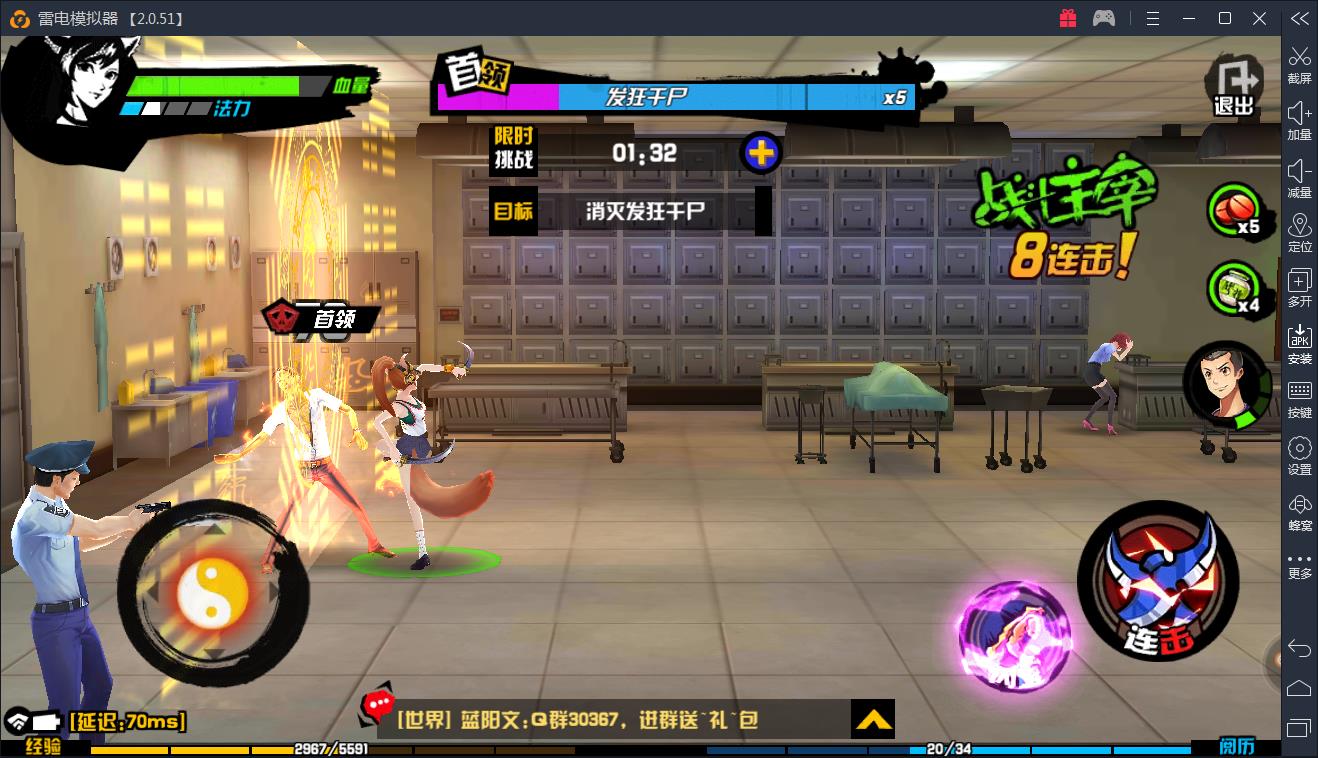This screenshot has width=1318, height=758.
Task: Use the green jar item x4
Action: [x=1236, y=289]
